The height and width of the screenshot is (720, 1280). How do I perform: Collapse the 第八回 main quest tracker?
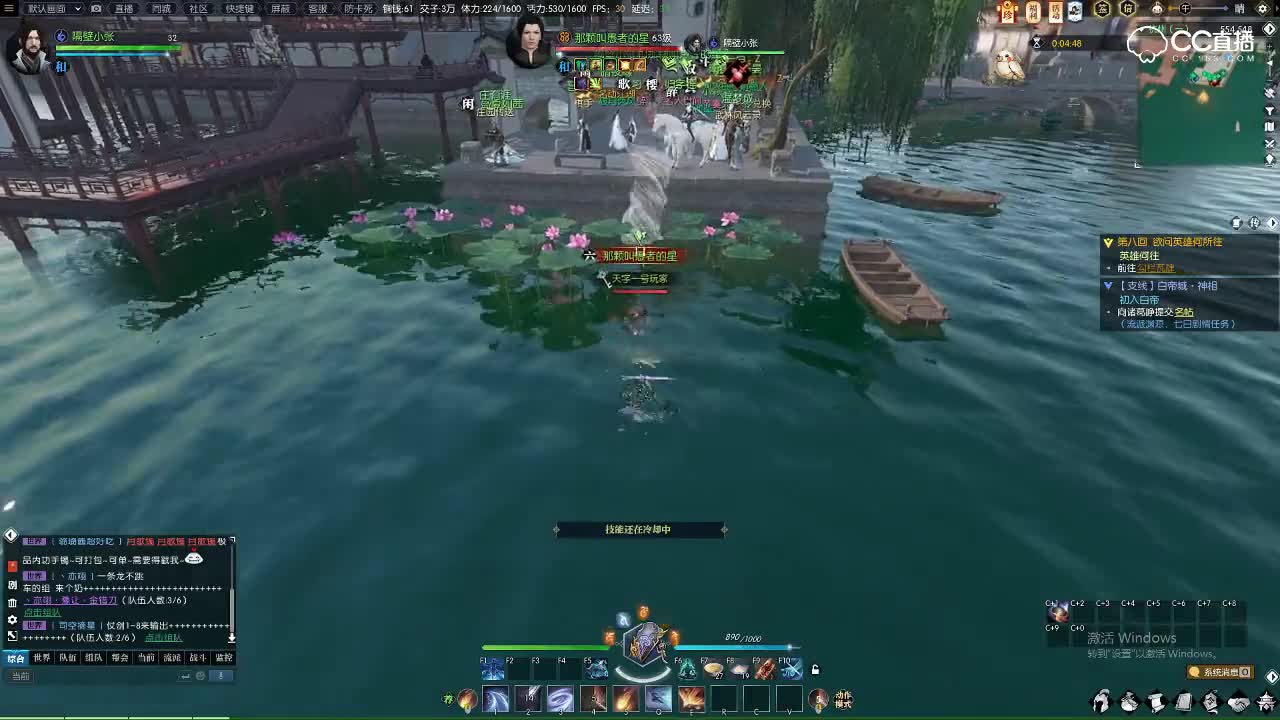(x=1108, y=242)
